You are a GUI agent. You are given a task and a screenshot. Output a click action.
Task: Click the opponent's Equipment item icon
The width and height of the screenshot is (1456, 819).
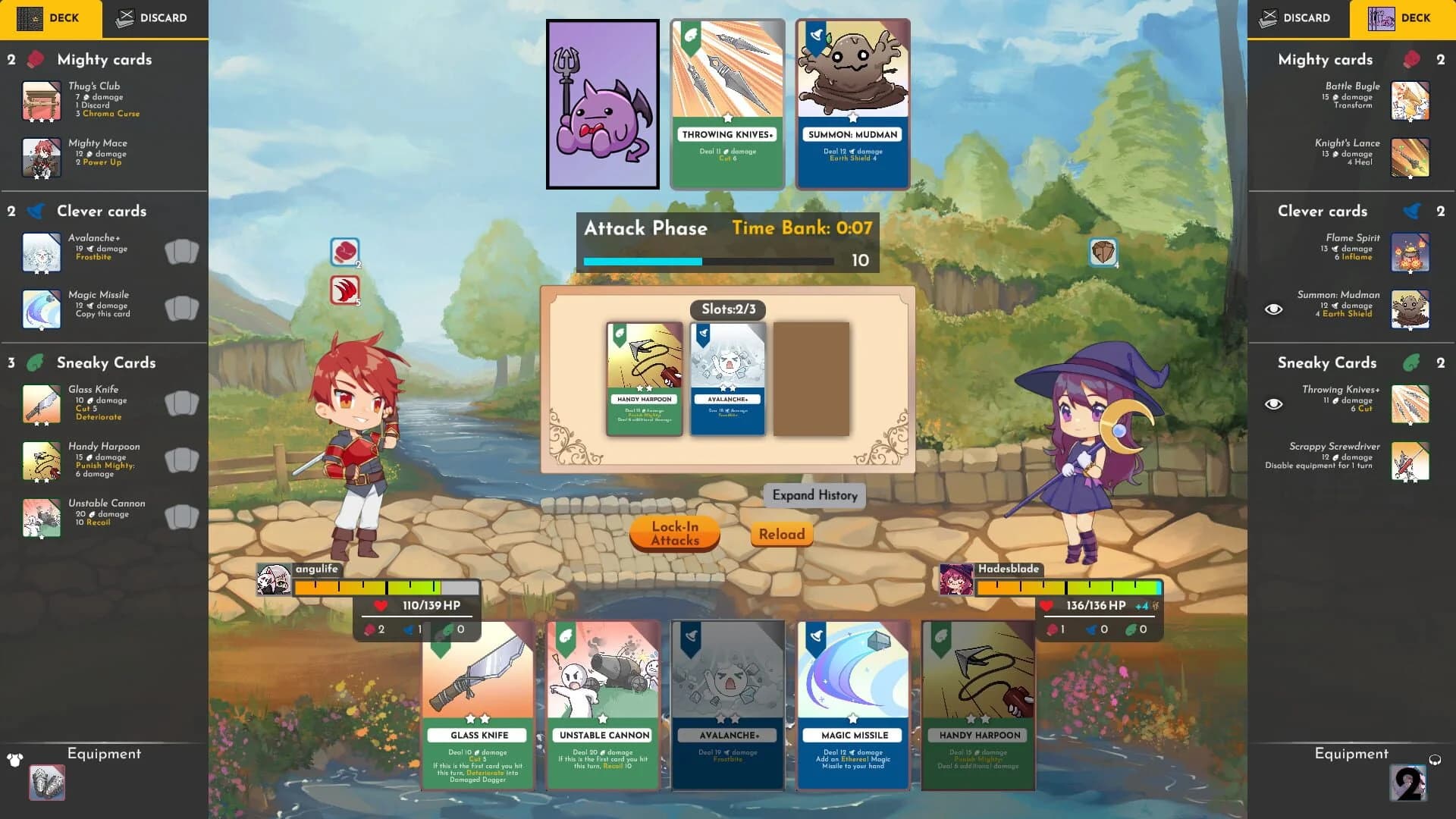tap(1408, 783)
